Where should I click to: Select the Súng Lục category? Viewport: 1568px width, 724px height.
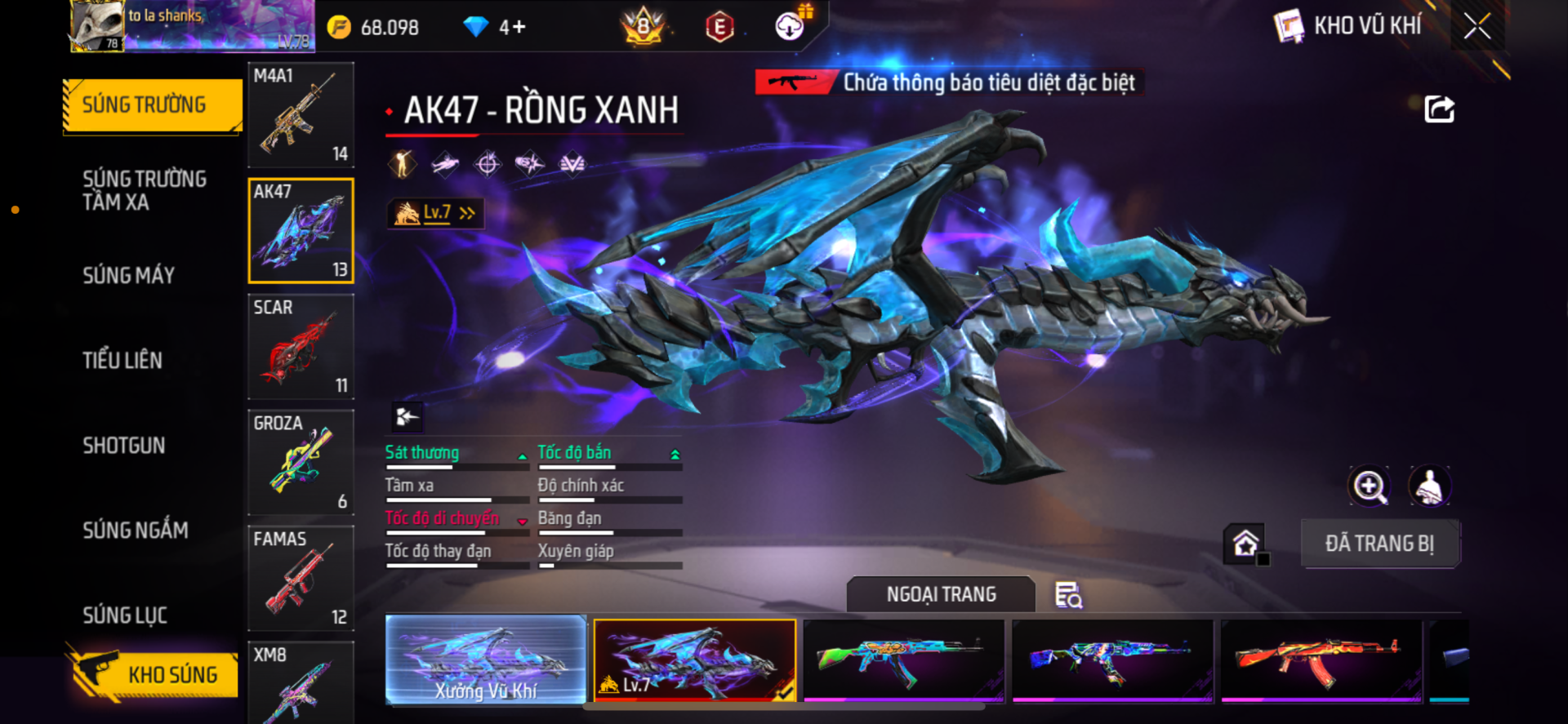(125, 615)
